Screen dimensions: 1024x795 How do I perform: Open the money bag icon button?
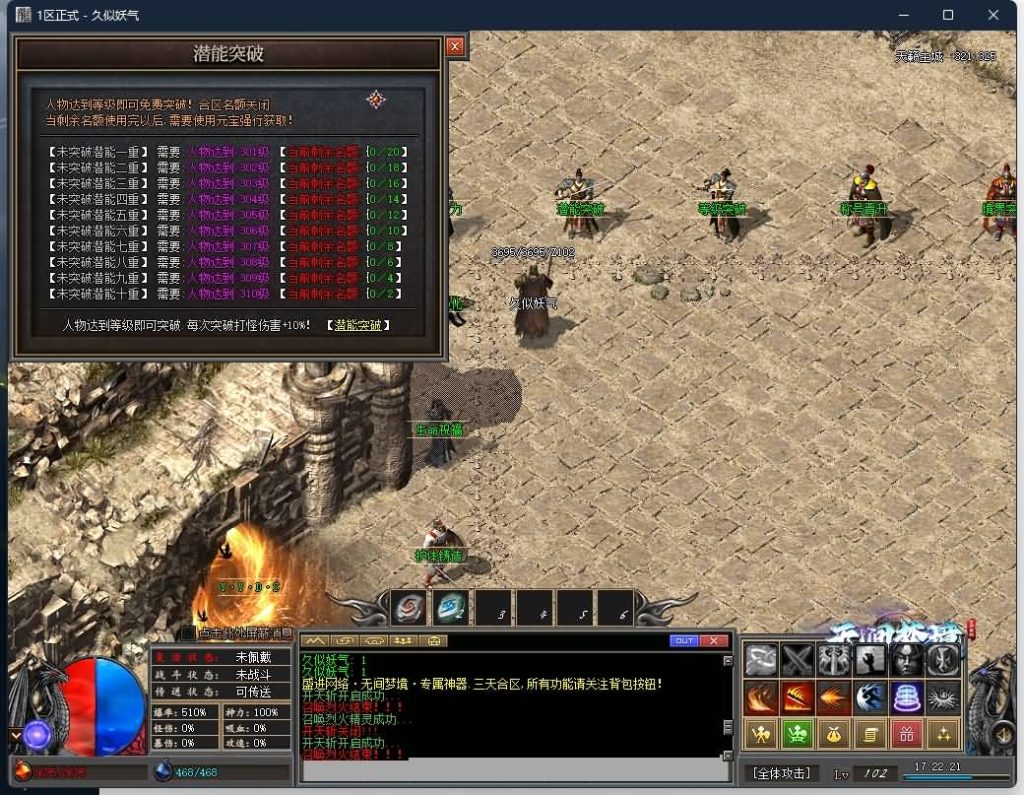coord(834,735)
